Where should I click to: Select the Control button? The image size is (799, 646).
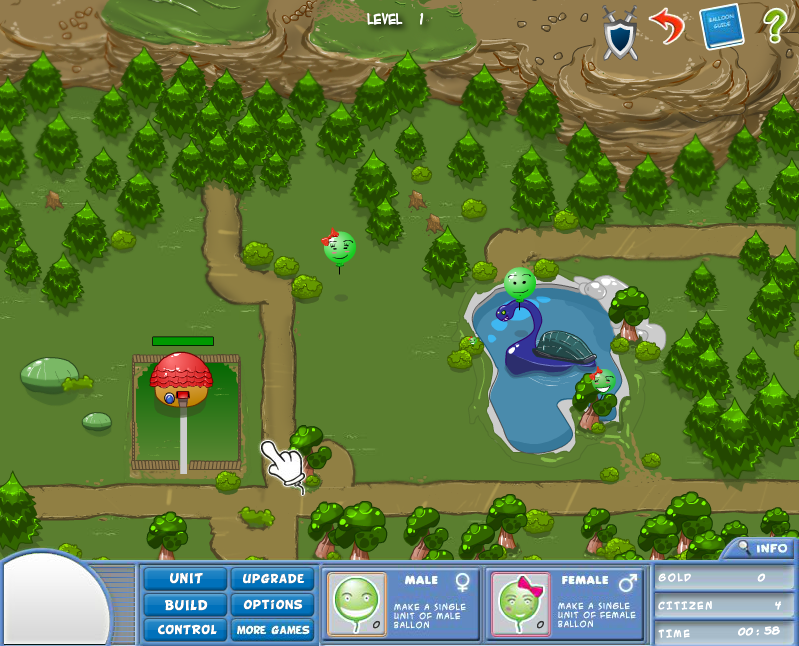[x=186, y=630]
